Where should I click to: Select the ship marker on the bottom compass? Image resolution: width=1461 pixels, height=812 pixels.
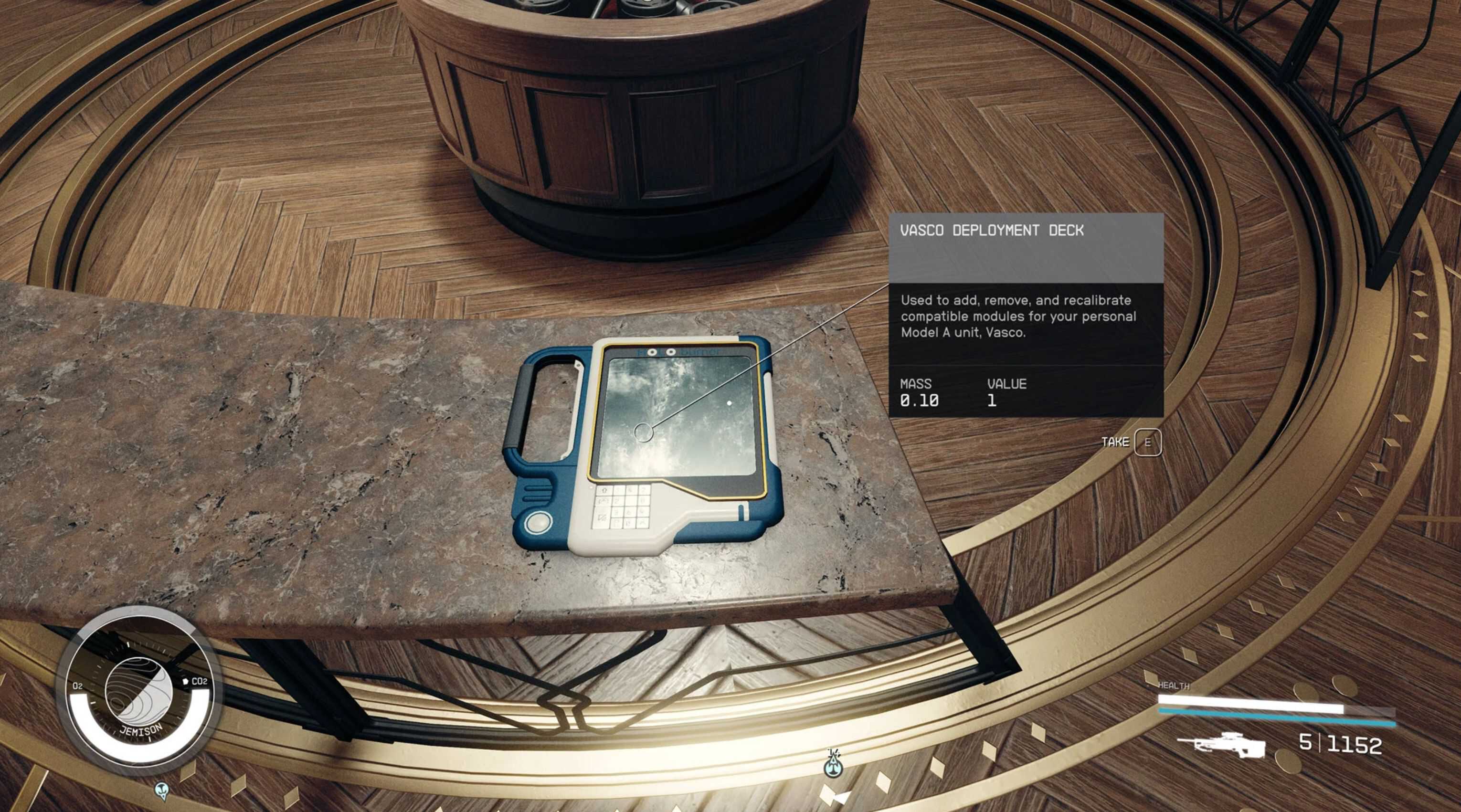[833, 766]
